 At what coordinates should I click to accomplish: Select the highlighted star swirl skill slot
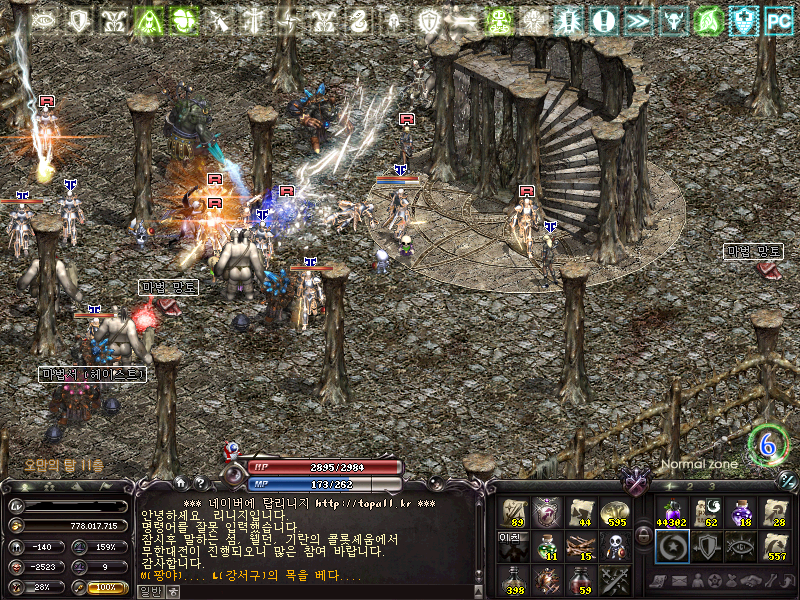click(x=670, y=546)
